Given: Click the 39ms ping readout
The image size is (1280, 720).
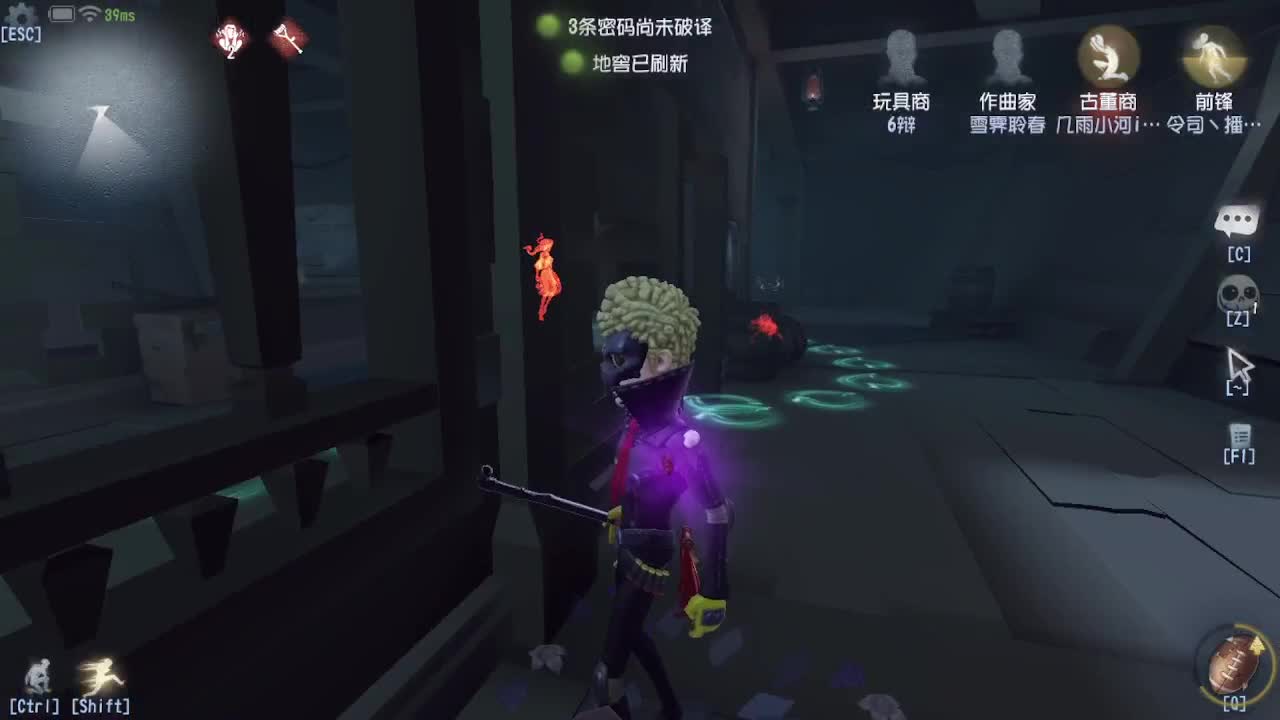Looking at the screenshot, I should coord(121,14).
